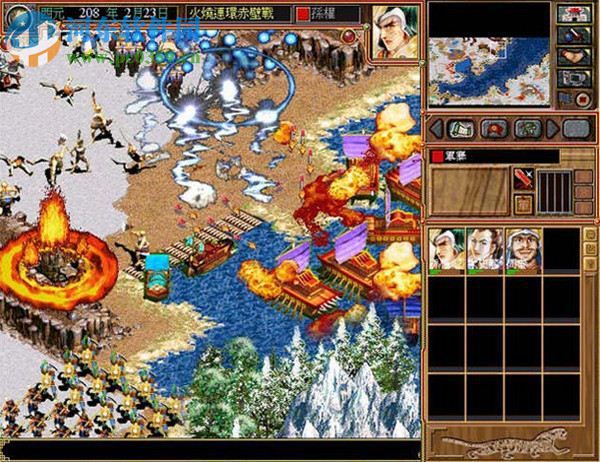Select the general portrait in the middle

[x=484, y=249]
